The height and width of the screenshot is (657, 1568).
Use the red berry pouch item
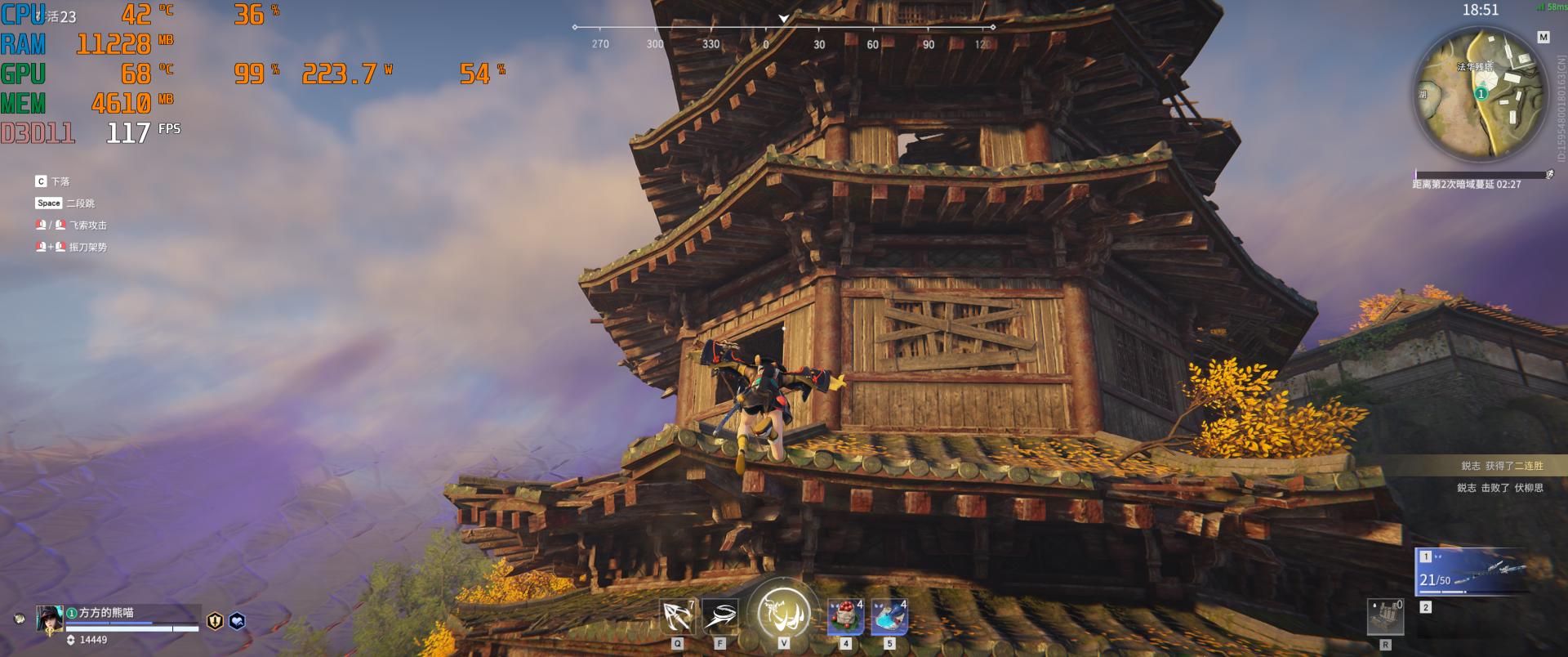pyautogui.click(x=845, y=618)
